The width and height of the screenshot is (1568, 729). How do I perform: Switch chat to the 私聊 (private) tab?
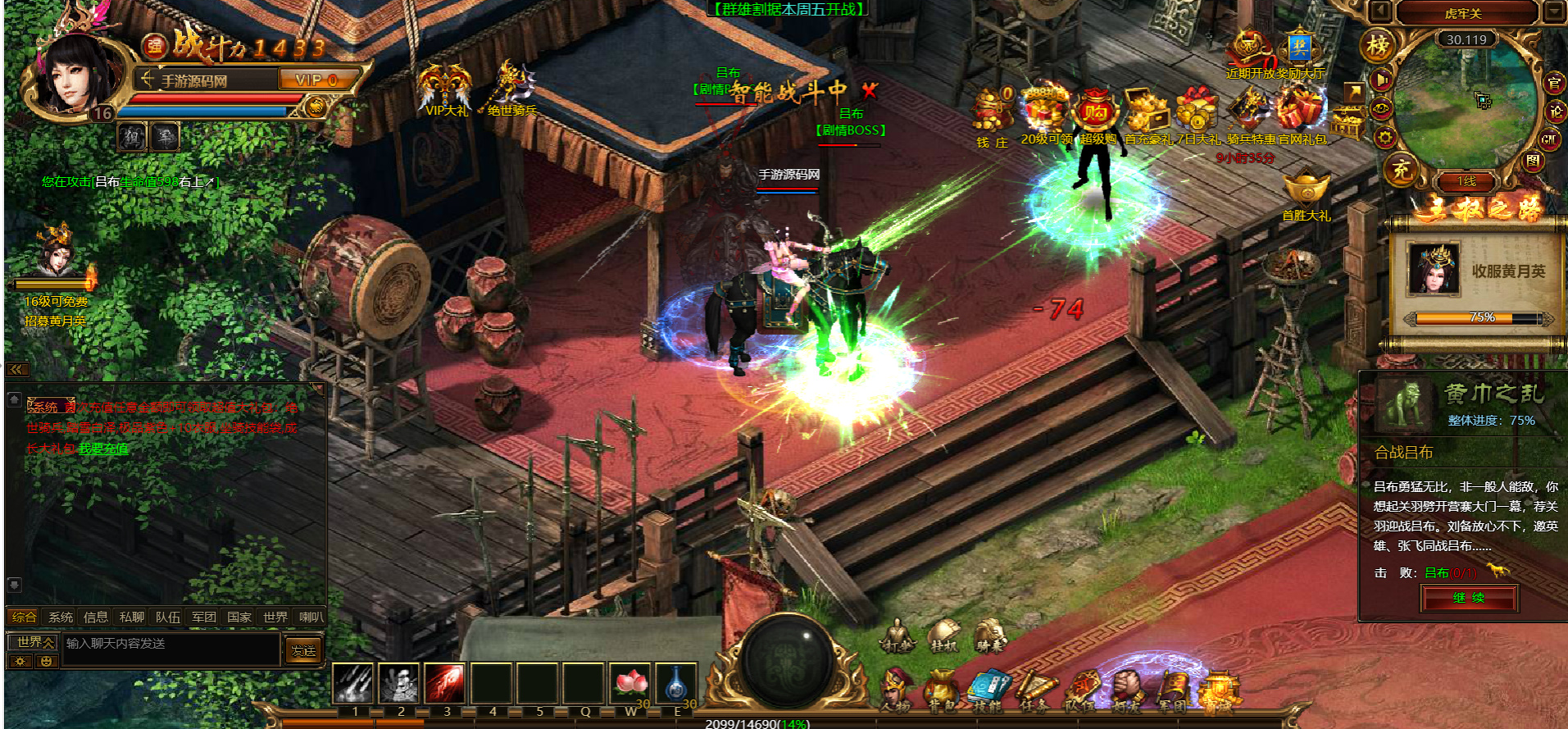click(x=131, y=617)
